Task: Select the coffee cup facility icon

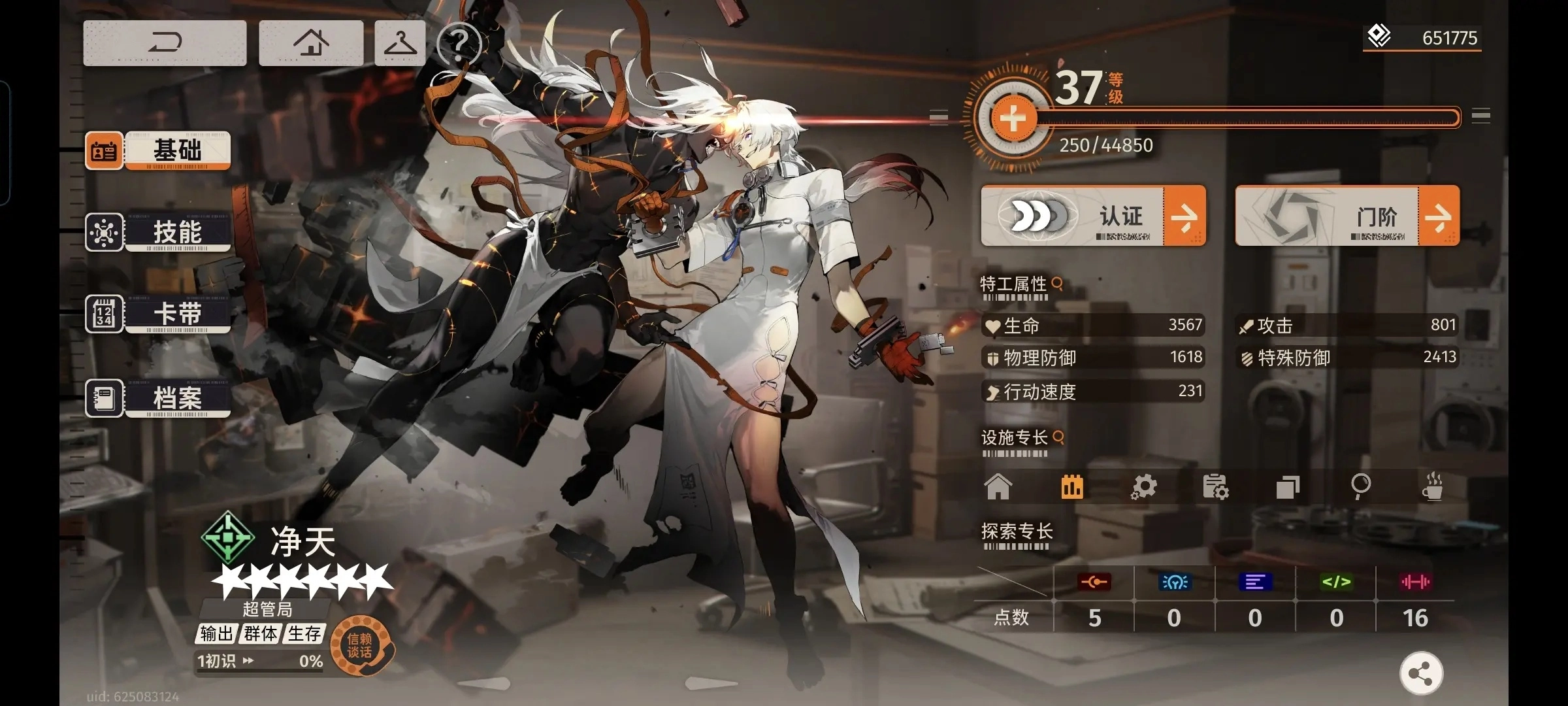Action: click(1432, 487)
